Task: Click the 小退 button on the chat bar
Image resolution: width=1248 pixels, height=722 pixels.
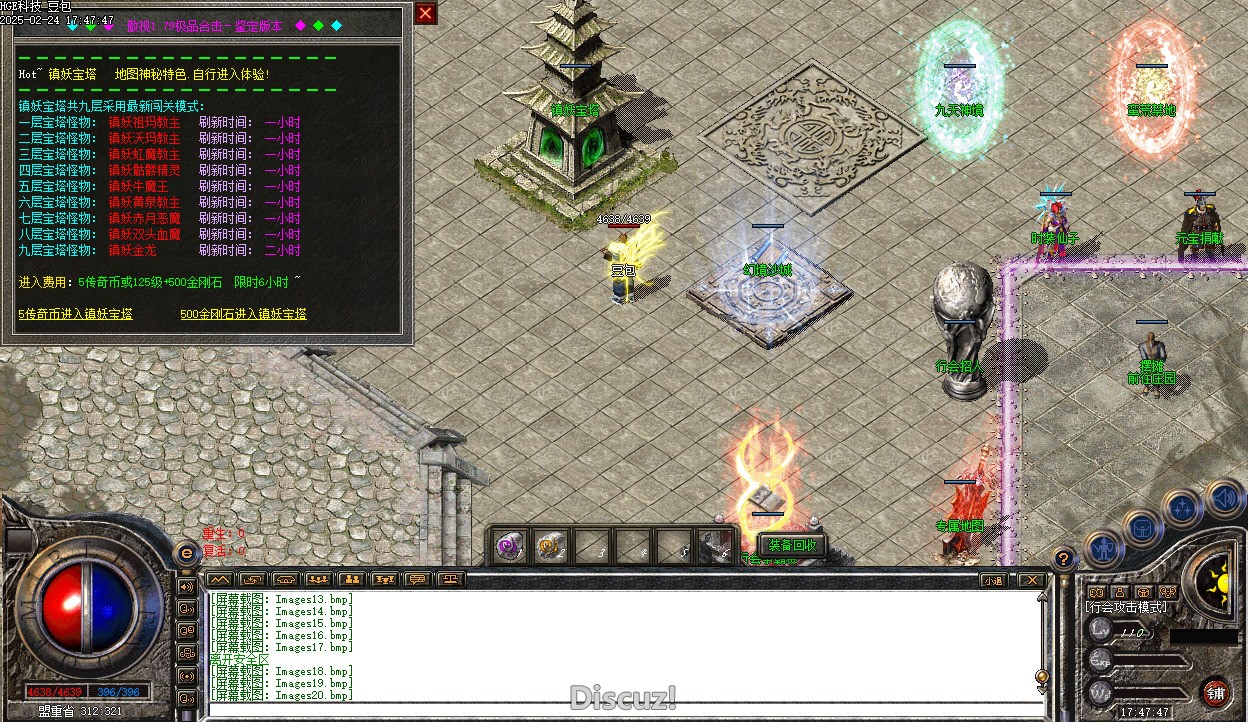Action: (x=993, y=580)
